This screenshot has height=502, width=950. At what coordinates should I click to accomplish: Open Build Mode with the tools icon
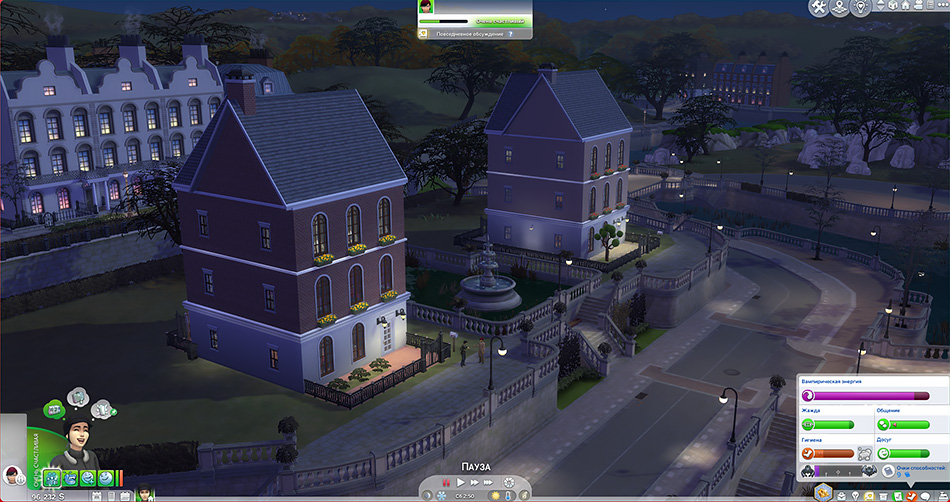tap(818, 8)
